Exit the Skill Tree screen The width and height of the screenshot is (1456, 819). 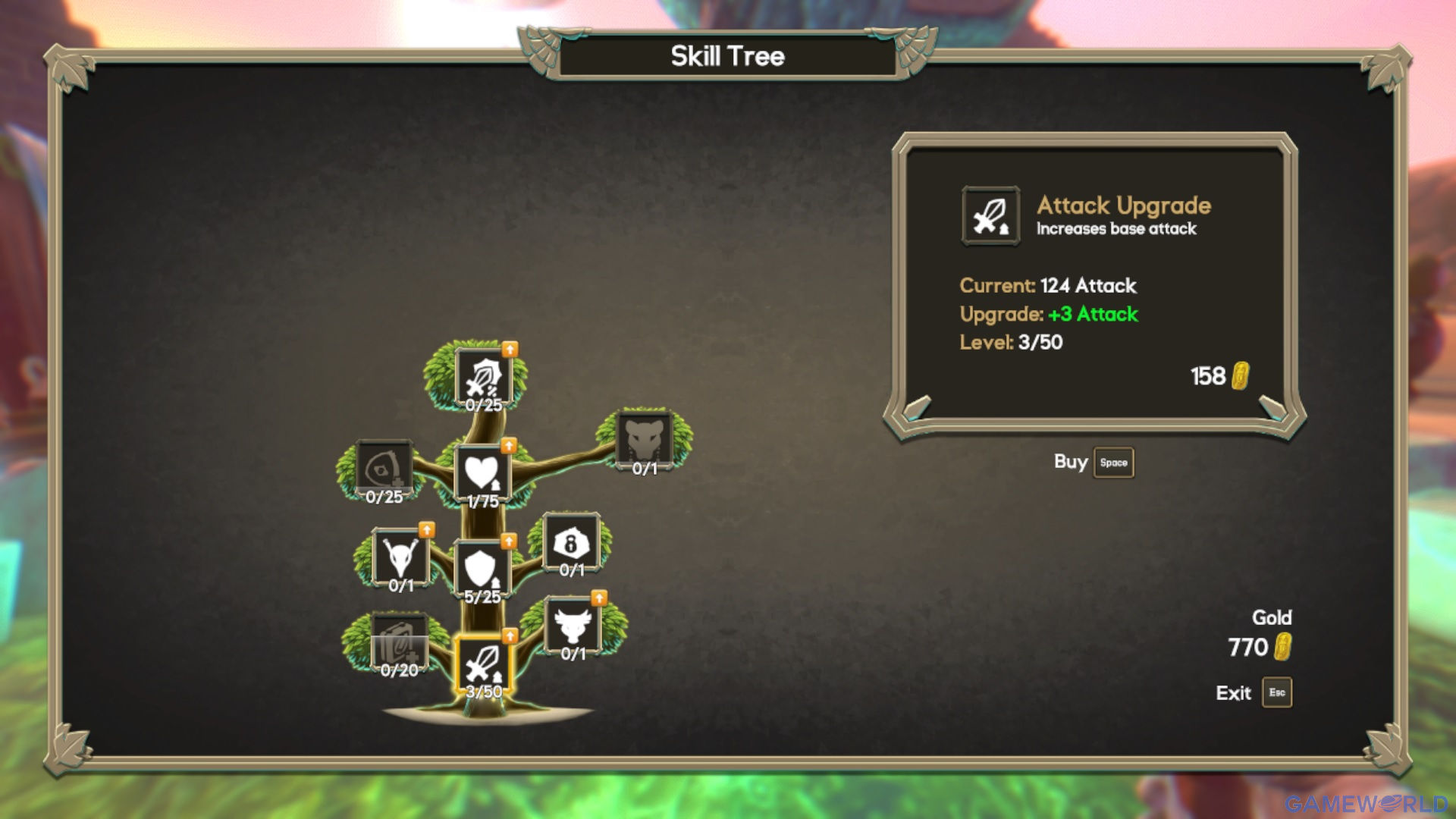pyautogui.click(x=1276, y=692)
